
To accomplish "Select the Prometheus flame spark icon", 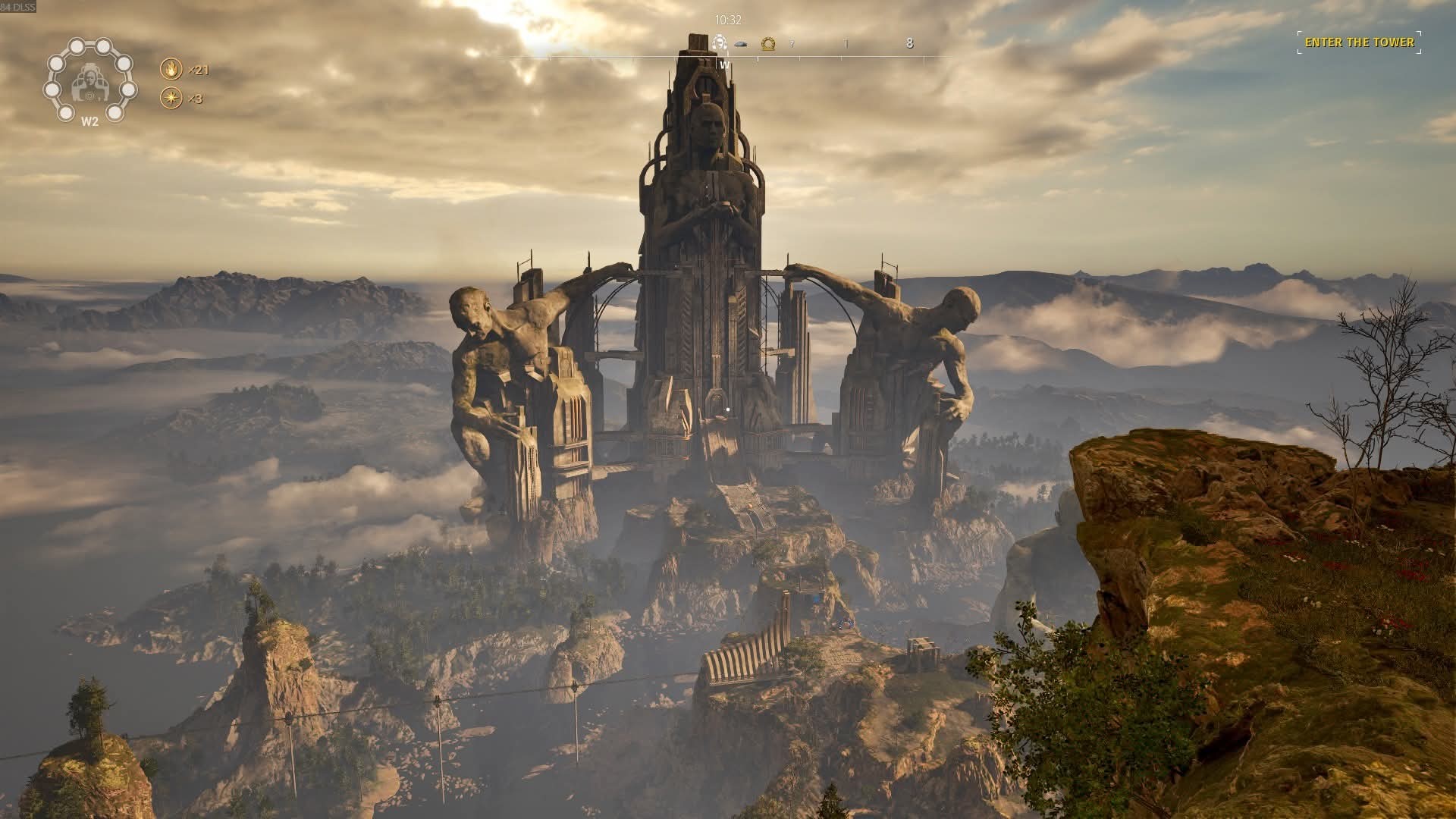I will coord(171,70).
